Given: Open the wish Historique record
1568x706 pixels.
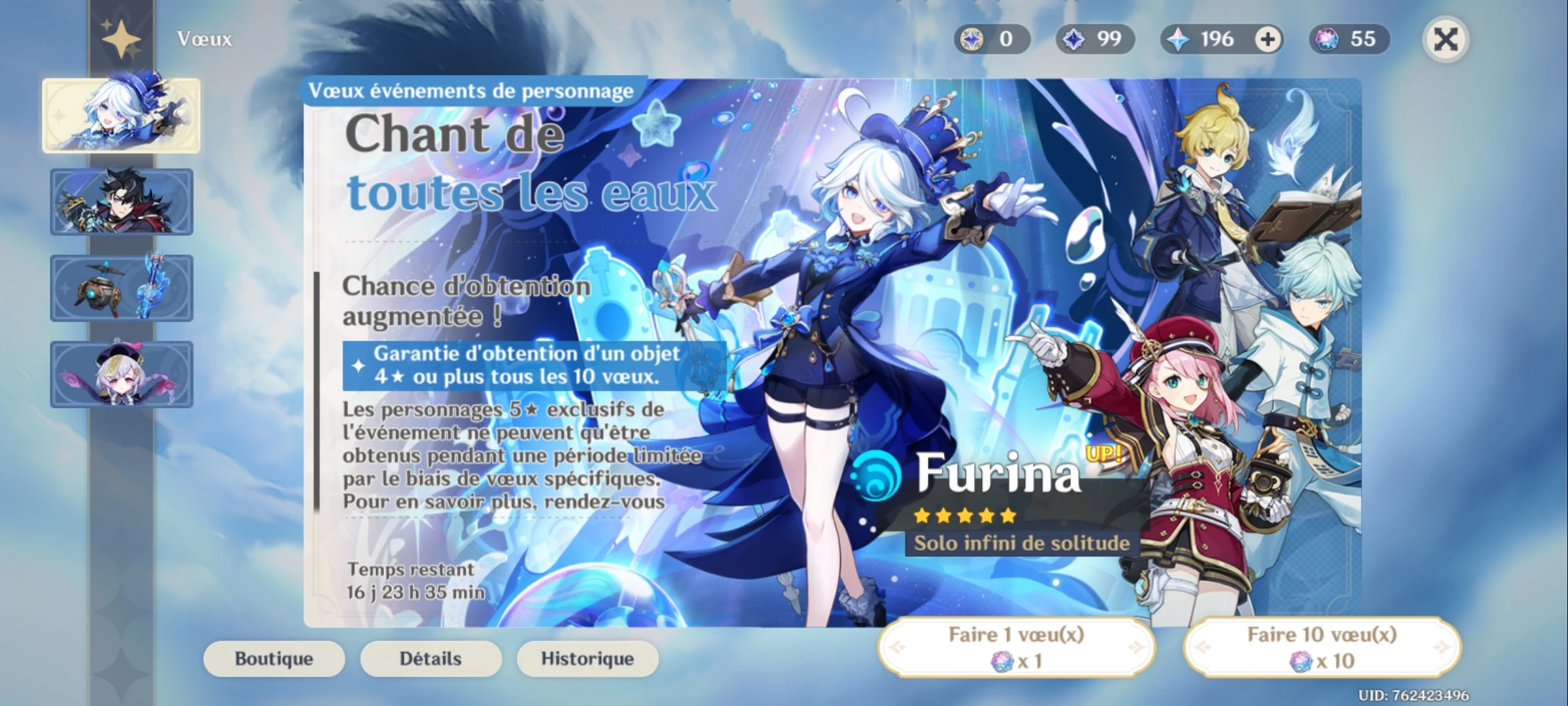Looking at the screenshot, I should pos(587,659).
